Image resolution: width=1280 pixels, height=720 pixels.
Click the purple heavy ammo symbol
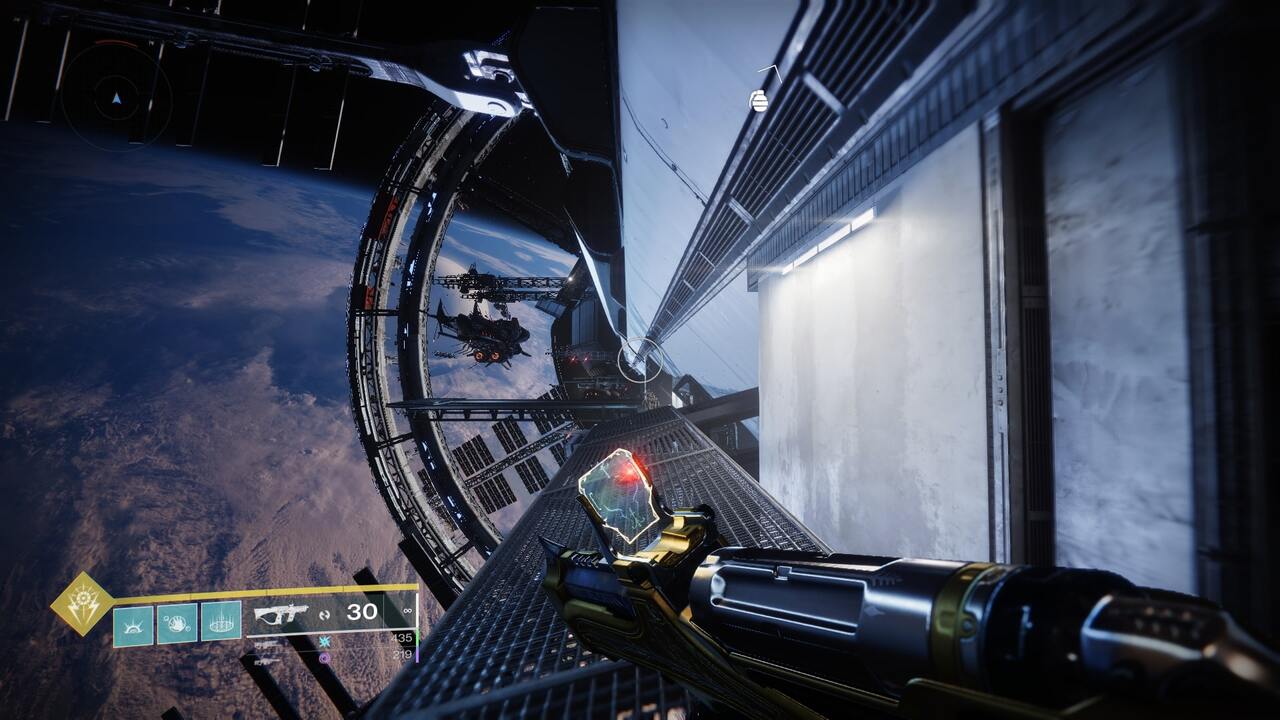click(x=324, y=657)
